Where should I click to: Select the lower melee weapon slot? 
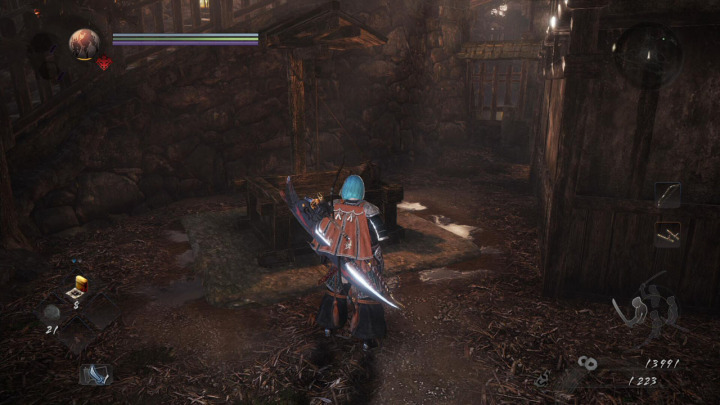pyautogui.click(x=667, y=235)
